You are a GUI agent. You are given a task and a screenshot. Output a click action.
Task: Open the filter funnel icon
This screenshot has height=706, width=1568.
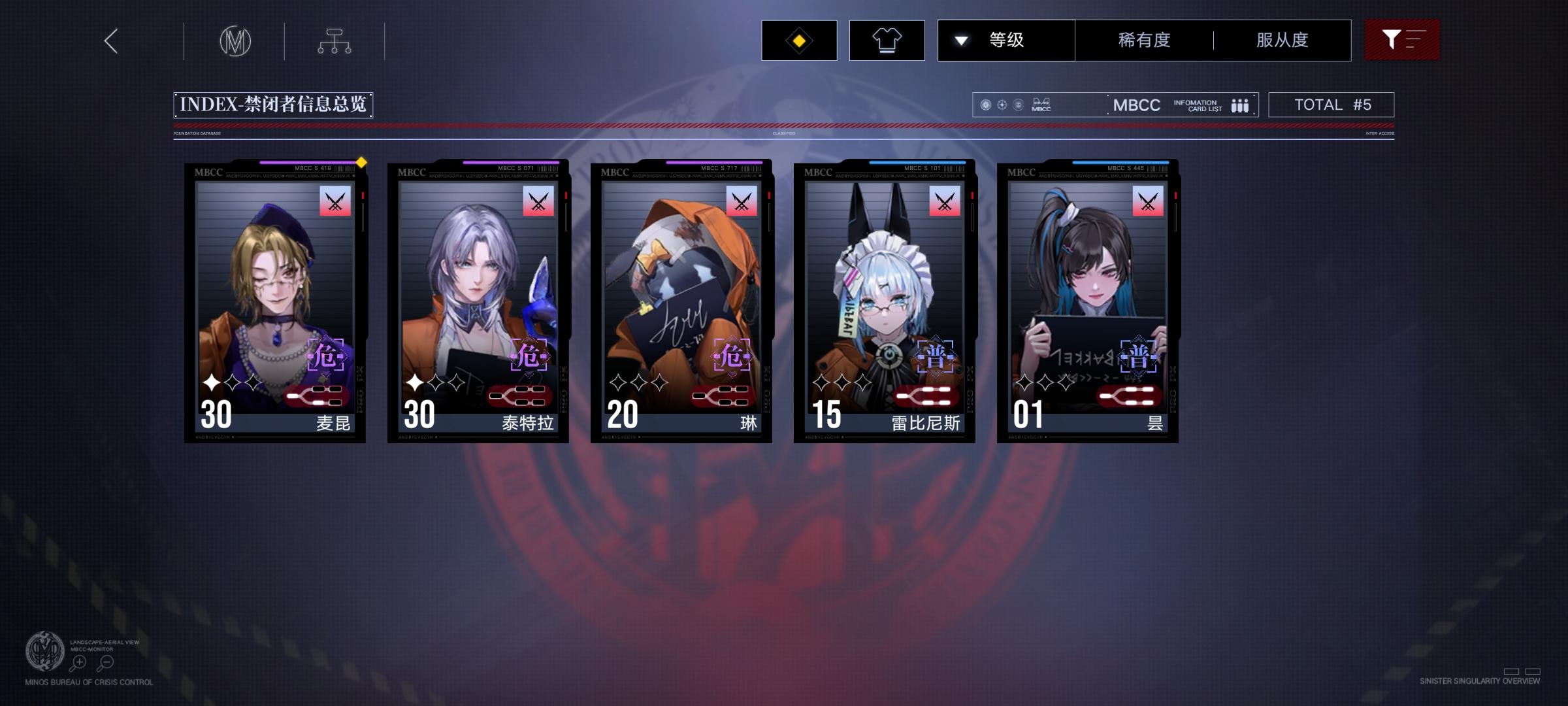tap(1402, 39)
